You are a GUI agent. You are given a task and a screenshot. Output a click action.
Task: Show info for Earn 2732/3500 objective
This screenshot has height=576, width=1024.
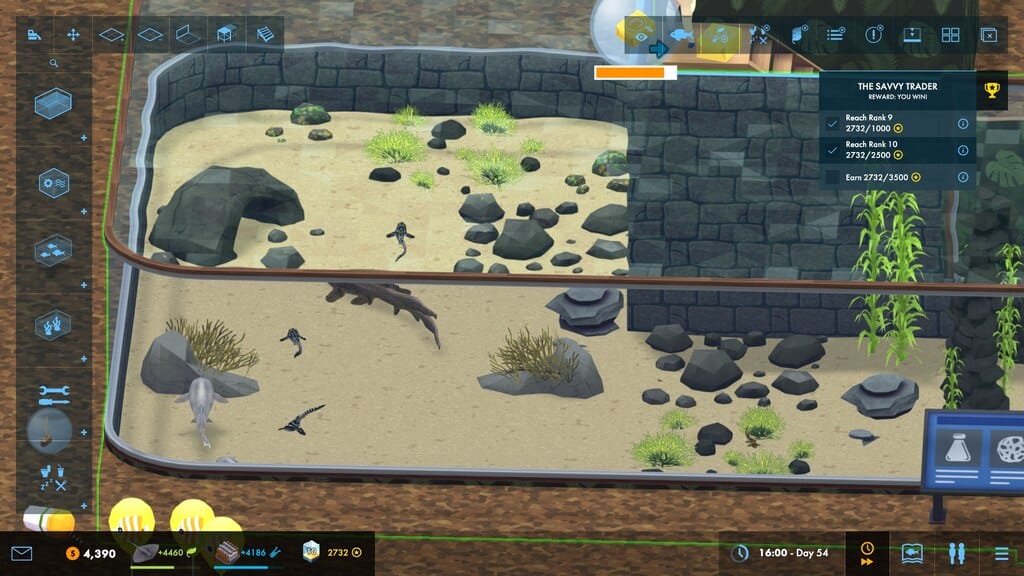[963, 177]
